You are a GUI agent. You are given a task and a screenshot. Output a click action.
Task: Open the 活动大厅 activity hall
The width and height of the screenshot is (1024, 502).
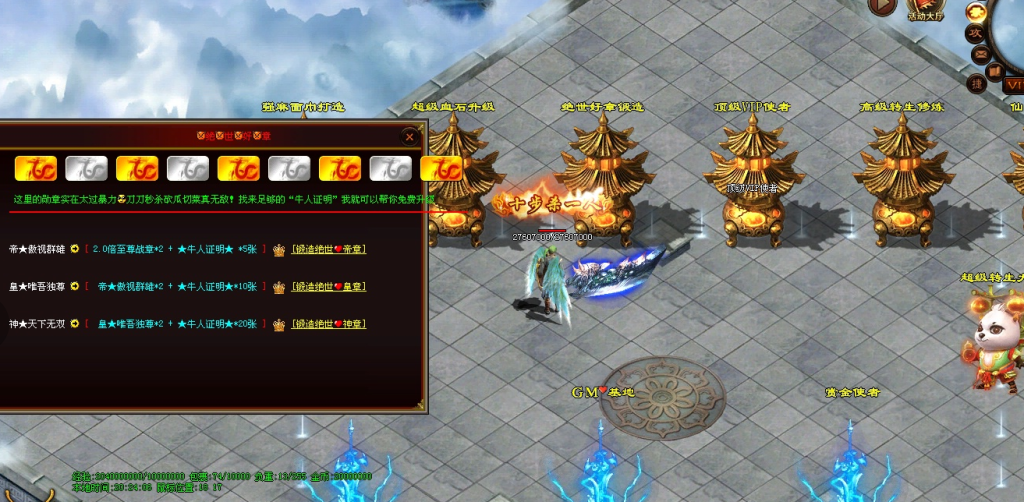(x=924, y=8)
